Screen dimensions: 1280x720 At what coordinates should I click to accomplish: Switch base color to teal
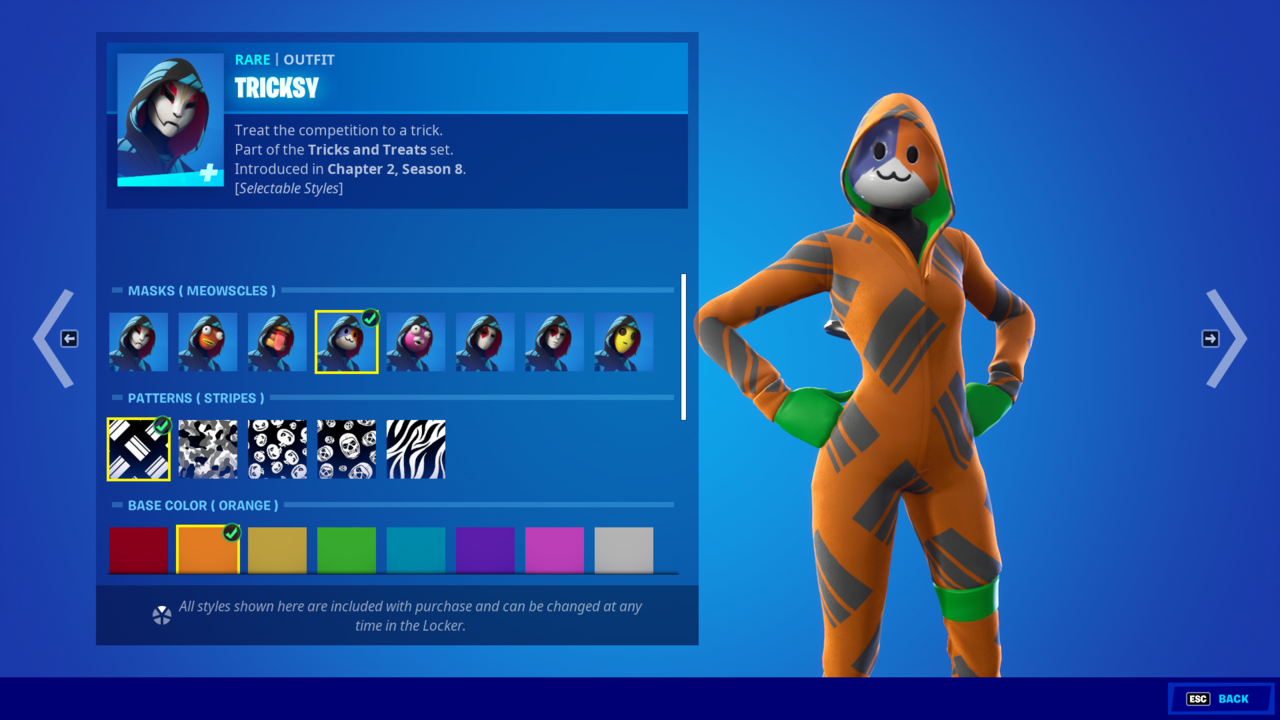416,550
